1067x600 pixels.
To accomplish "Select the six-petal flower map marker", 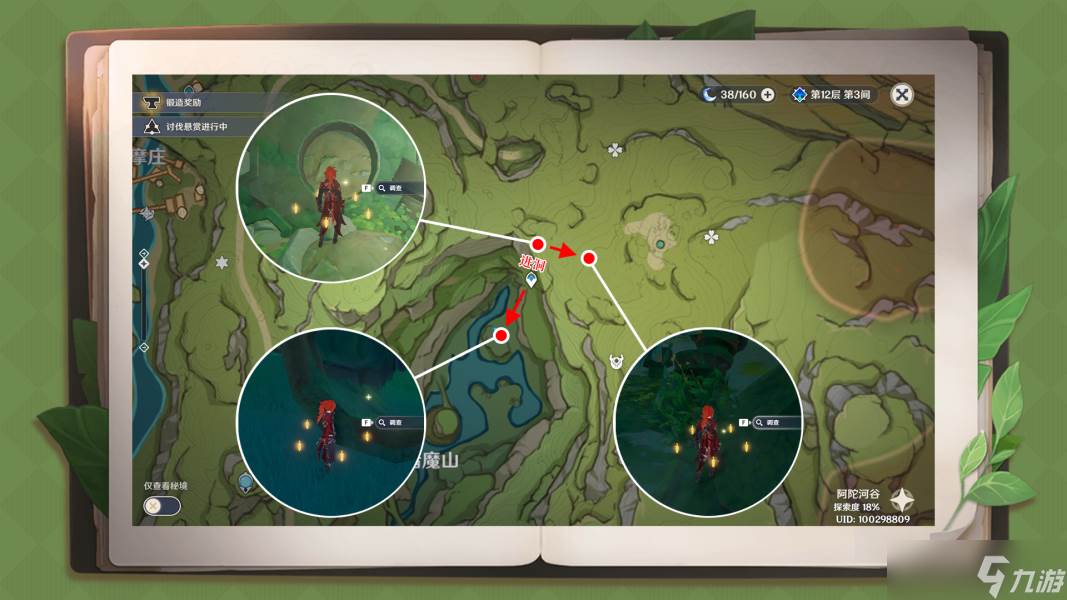I will (222, 262).
